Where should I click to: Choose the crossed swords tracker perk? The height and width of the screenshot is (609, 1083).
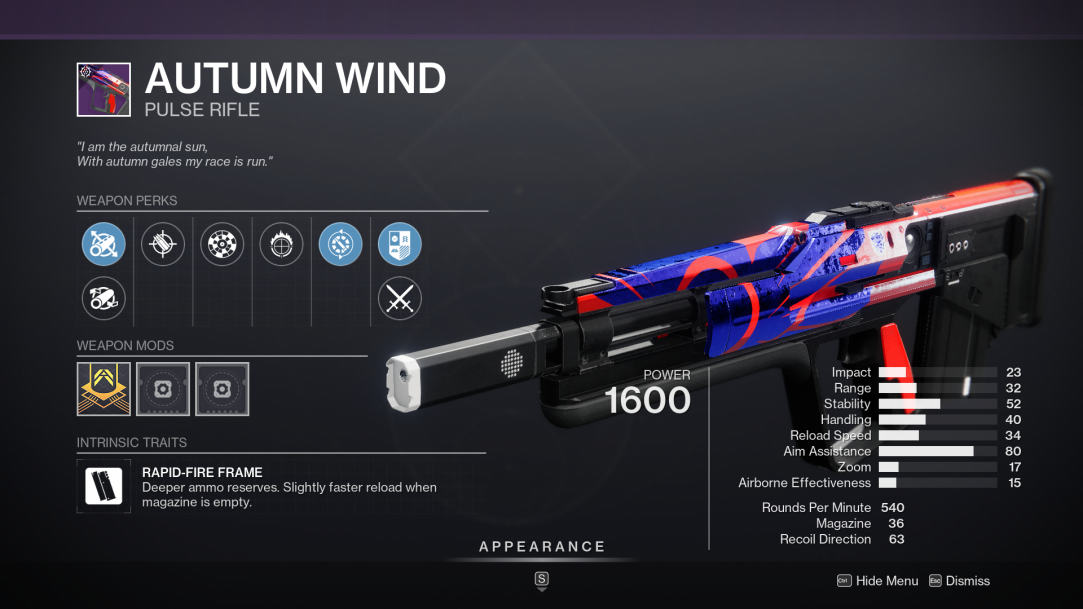[x=399, y=298]
